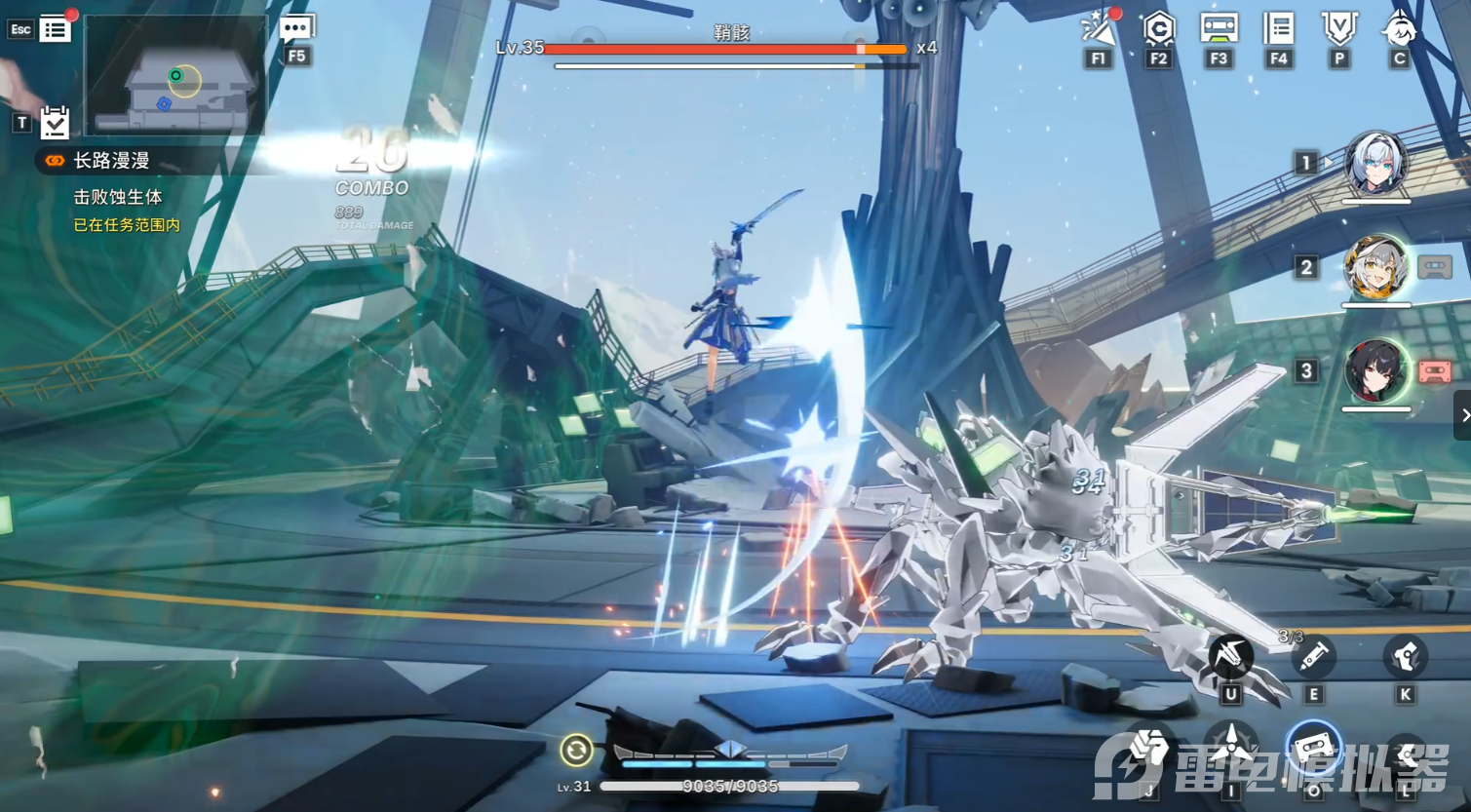
Task: Open the character head icon menu
Action: tap(1399, 29)
